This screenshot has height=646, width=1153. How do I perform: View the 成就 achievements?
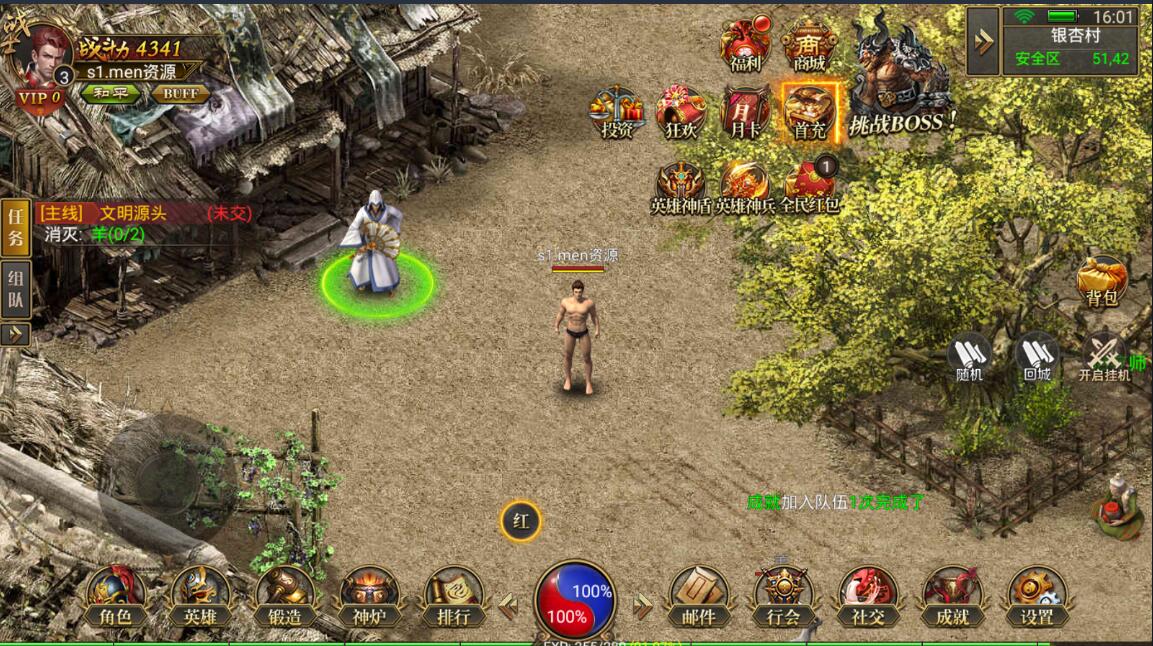pyautogui.click(x=952, y=596)
